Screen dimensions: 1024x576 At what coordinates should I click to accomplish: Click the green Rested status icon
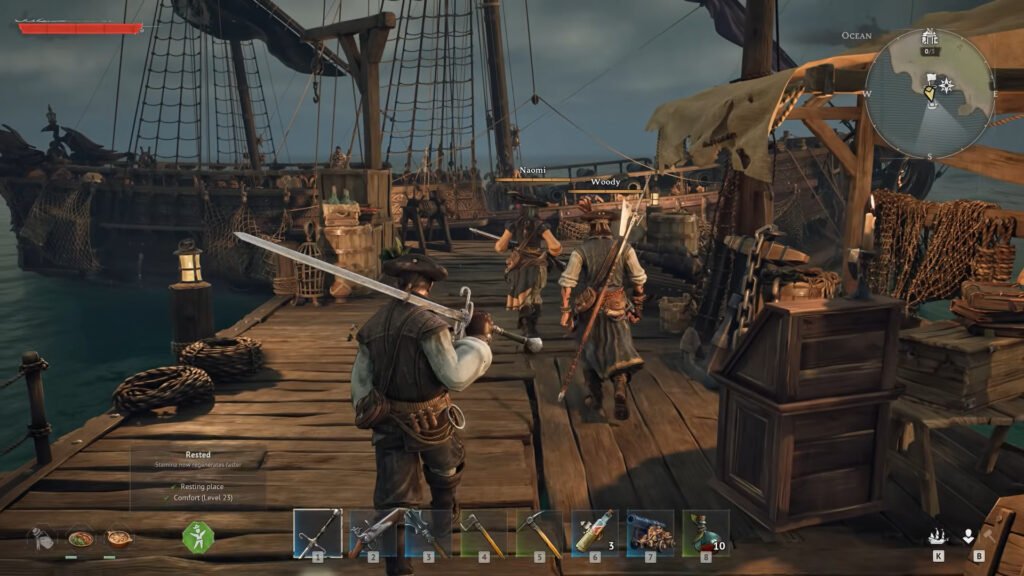click(x=198, y=537)
